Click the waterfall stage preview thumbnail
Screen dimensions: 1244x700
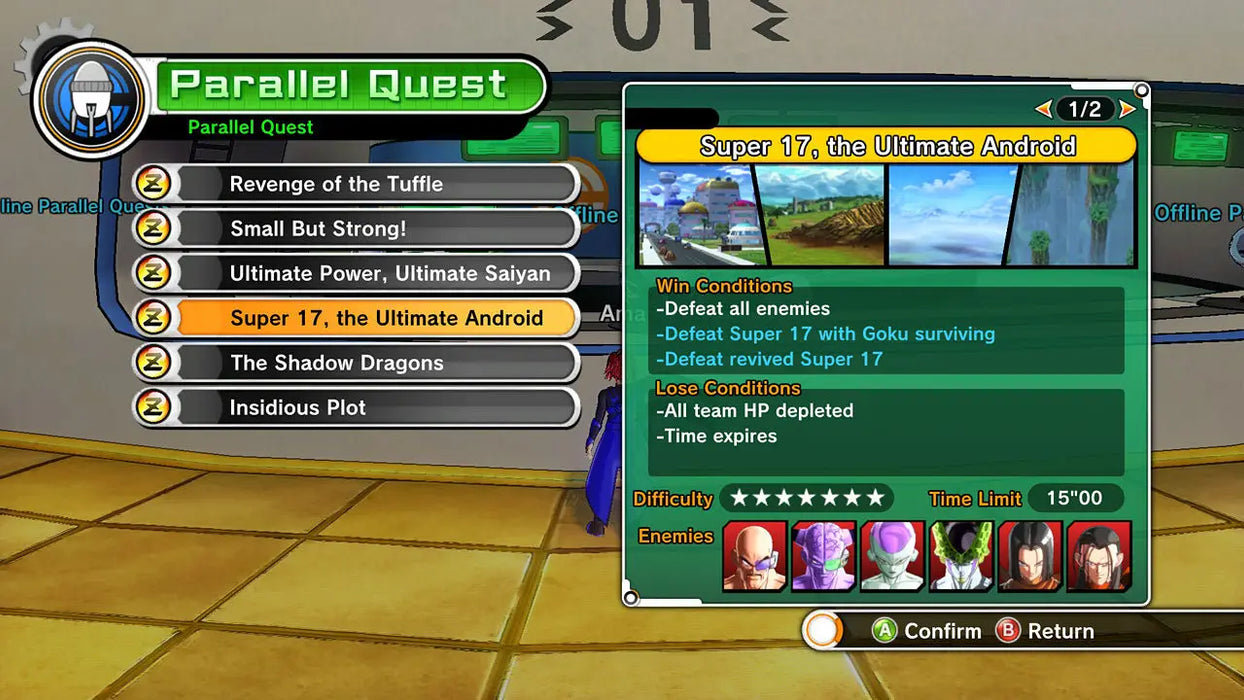point(1075,215)
